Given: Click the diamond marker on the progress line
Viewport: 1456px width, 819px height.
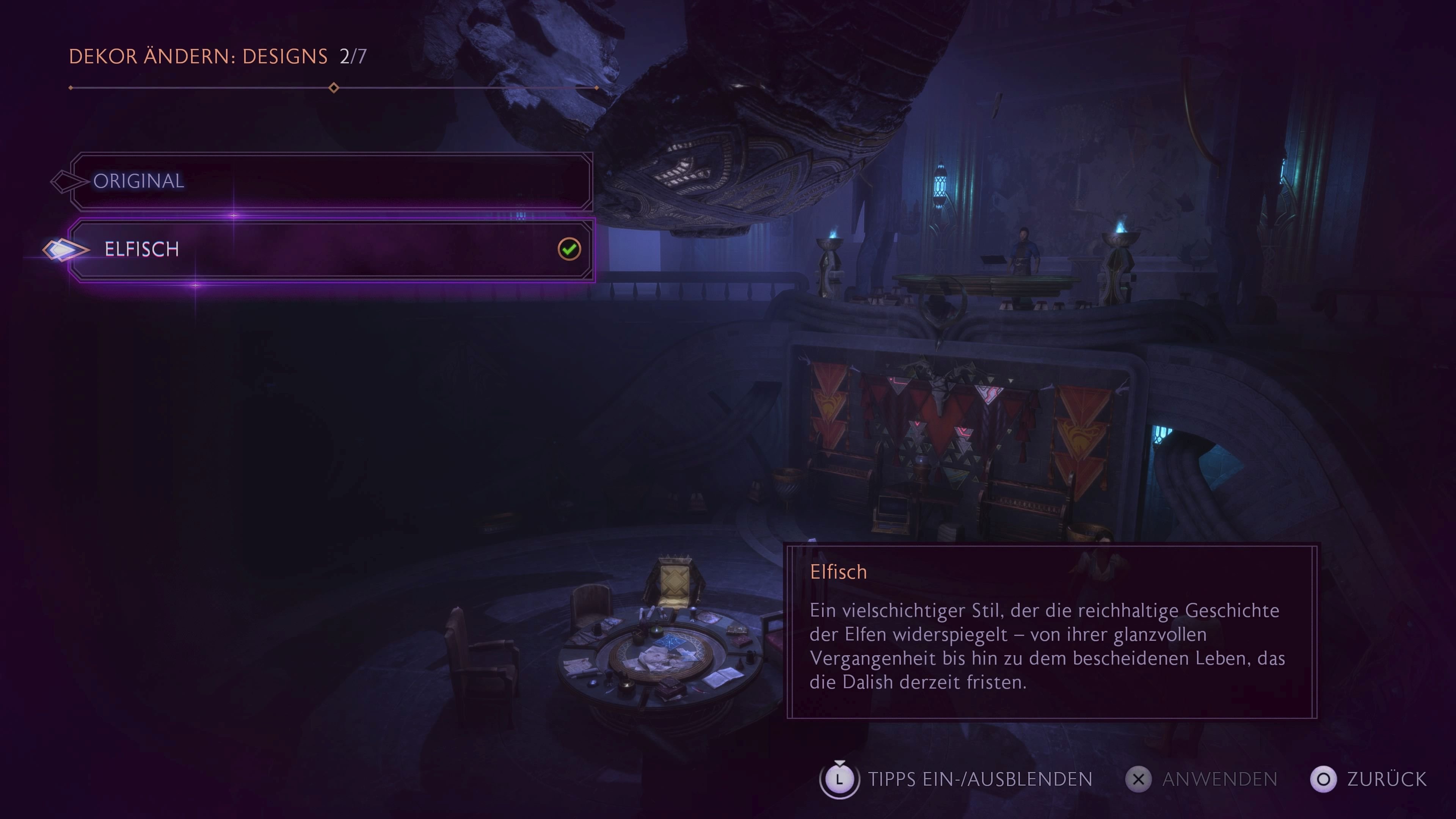Looking at the screenshot, I should point(334,88).
